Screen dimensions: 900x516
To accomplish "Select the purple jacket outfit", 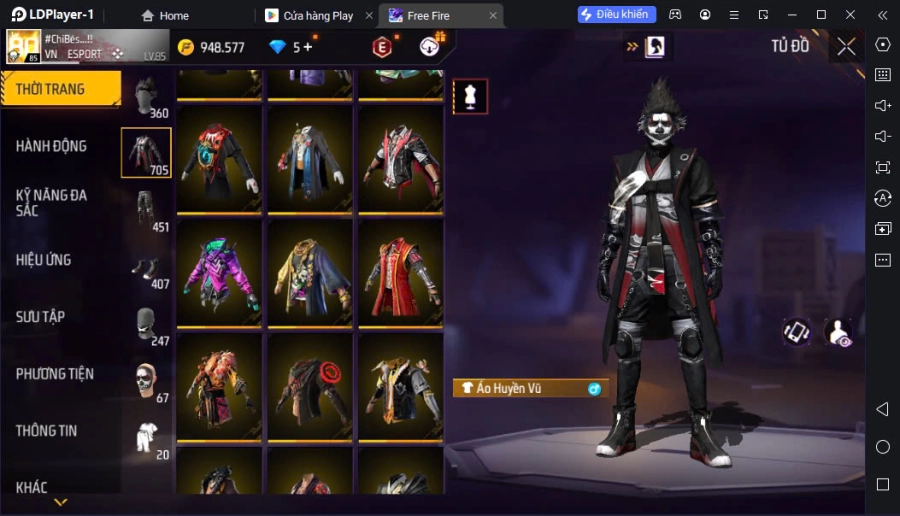I will pos(219,272).
